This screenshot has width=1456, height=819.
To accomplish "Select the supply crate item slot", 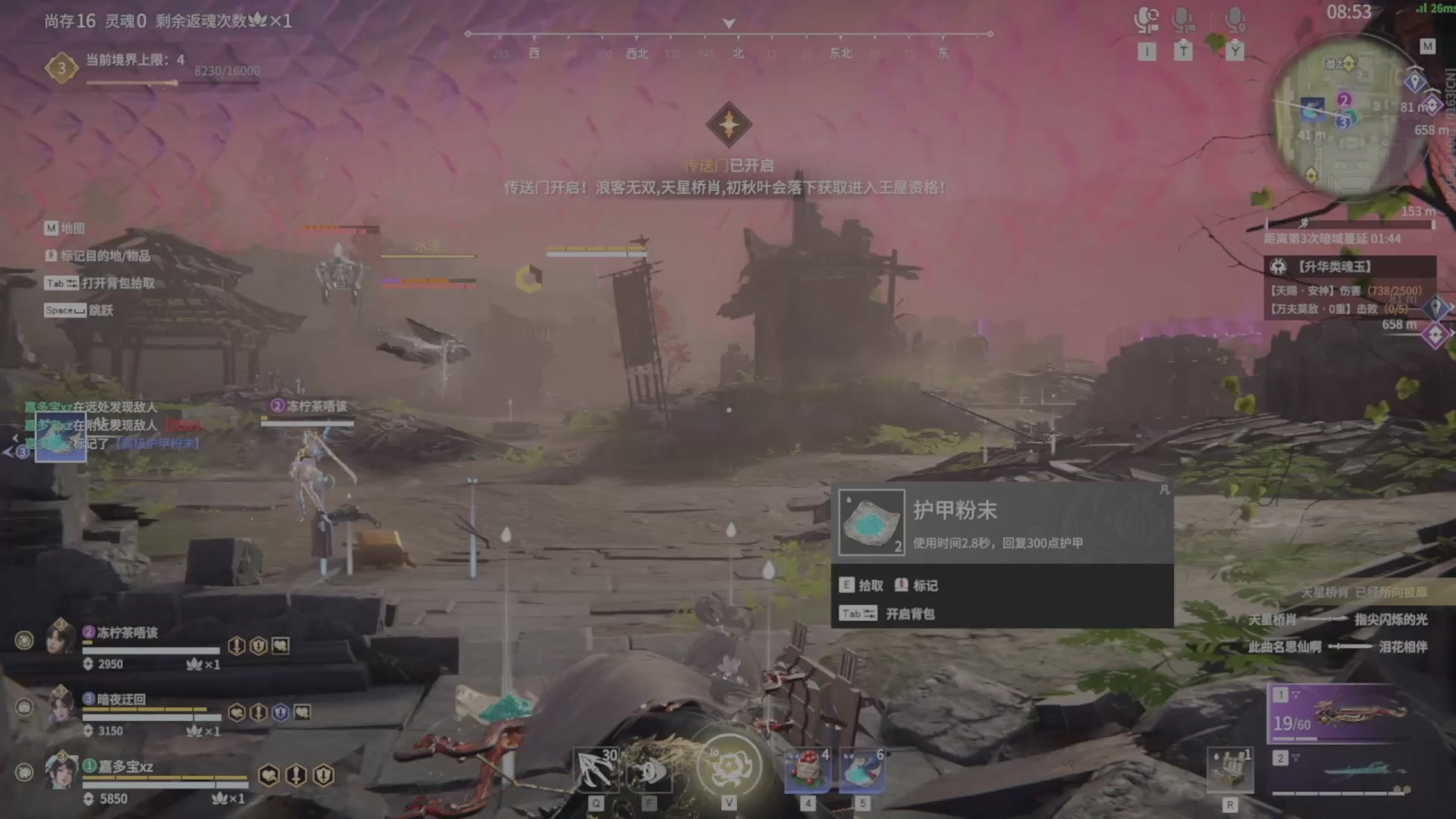I will (1230, 770).
